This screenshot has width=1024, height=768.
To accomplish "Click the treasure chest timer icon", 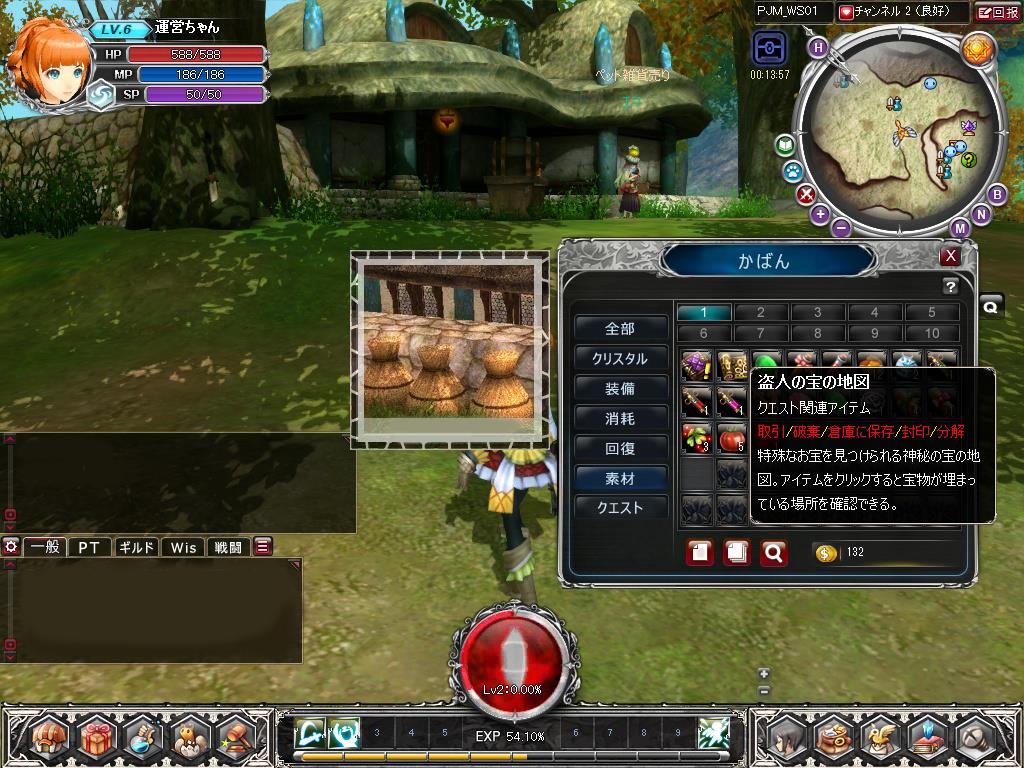I will coord(770,48).
